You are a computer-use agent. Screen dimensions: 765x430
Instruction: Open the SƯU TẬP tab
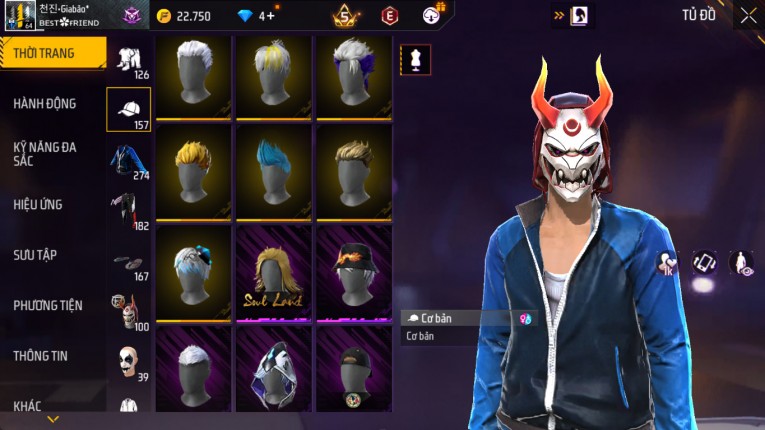click(x=35, y=254)
